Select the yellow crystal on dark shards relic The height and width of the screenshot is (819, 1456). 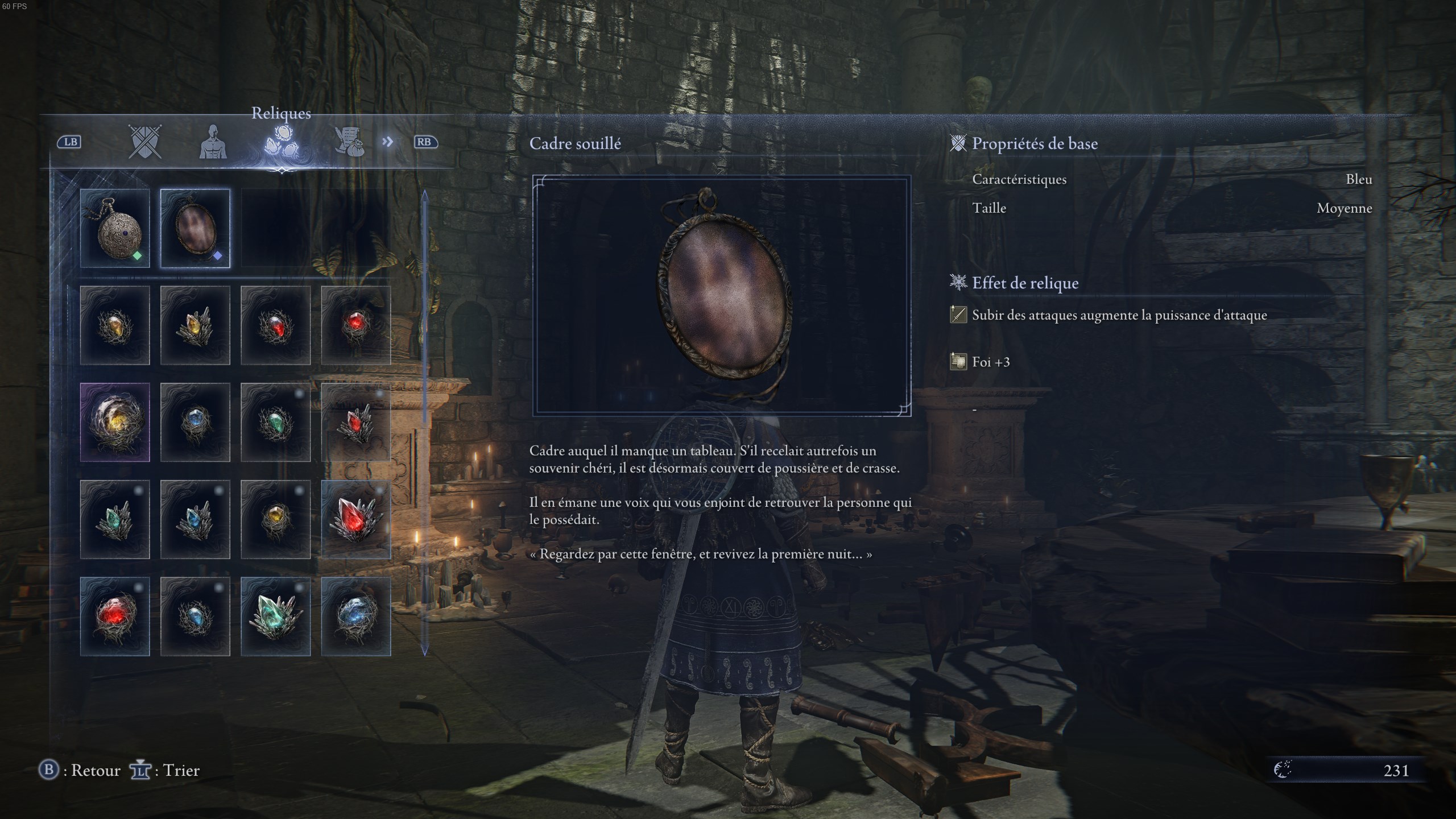click(x=195, y=325)
